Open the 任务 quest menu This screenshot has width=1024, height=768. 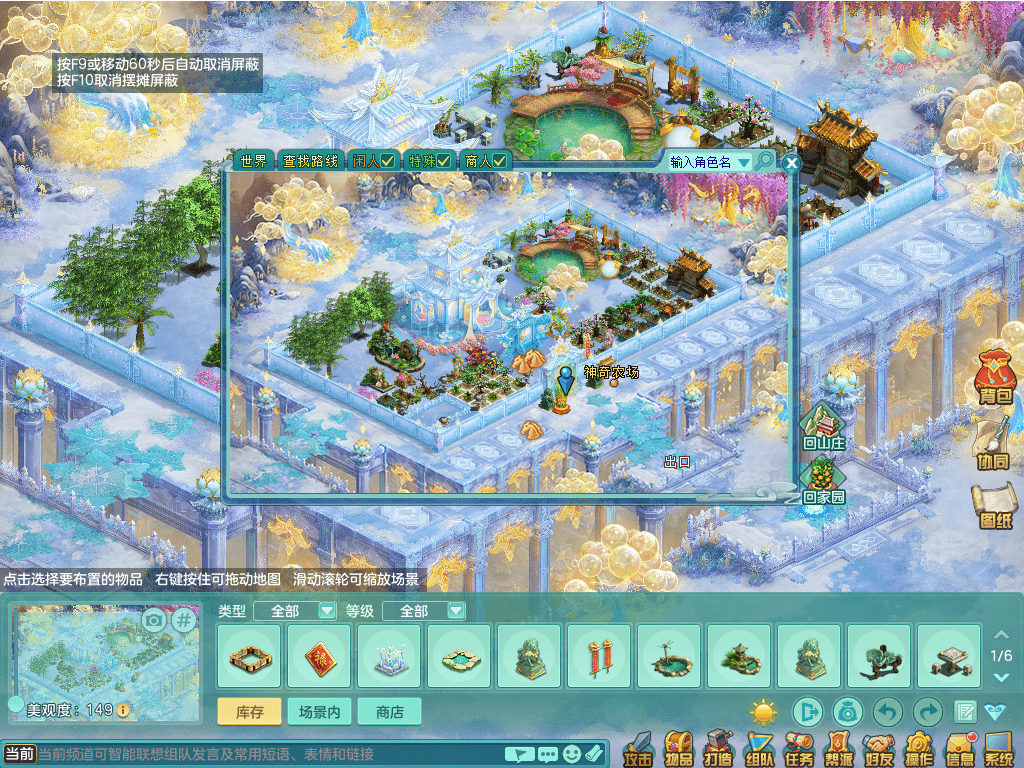[x=799, y=748]
